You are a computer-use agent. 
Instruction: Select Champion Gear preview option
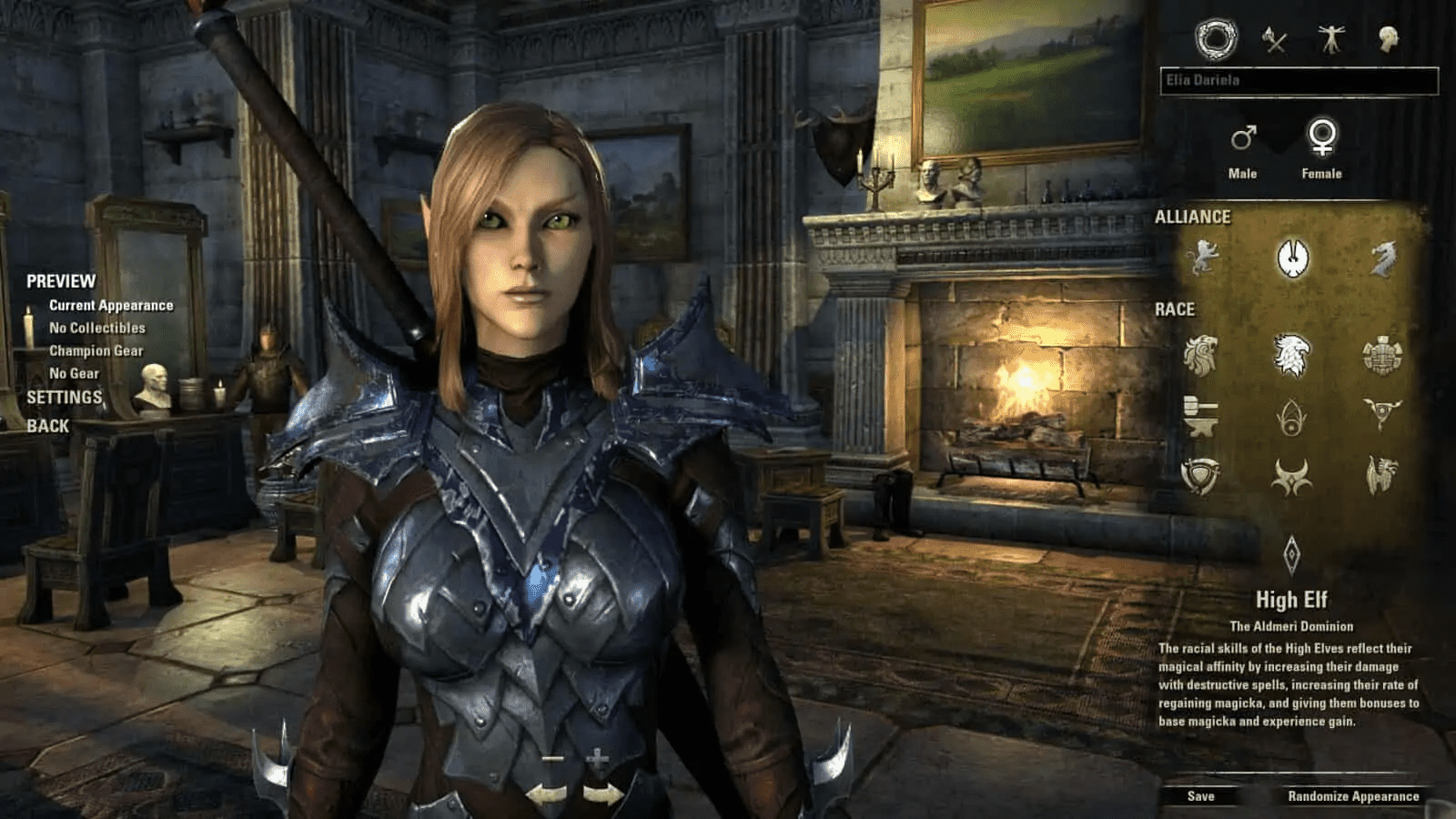pyautogui.click(x=96, y=350)
